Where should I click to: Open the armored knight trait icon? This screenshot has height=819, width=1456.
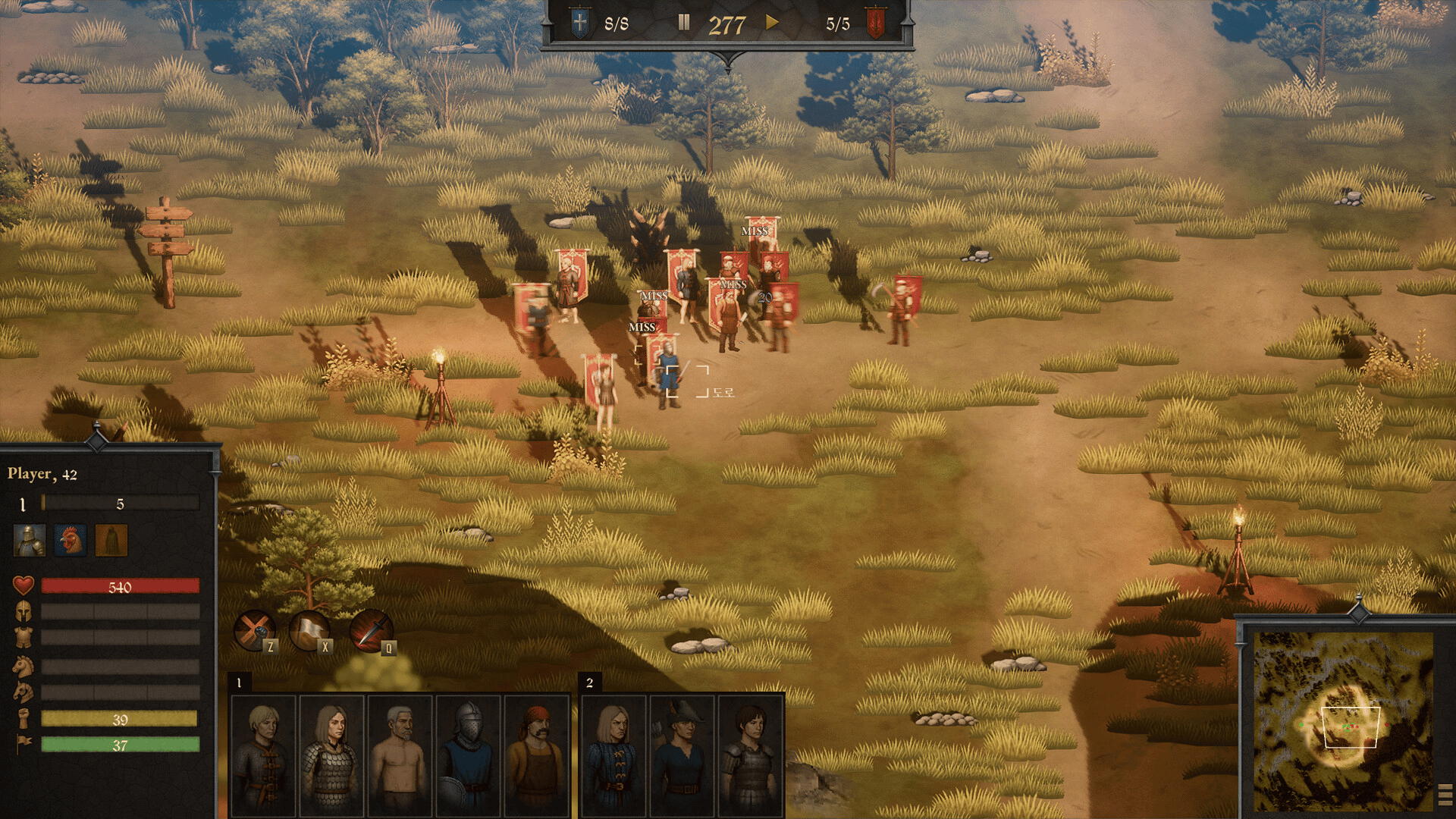coord(30,540)
